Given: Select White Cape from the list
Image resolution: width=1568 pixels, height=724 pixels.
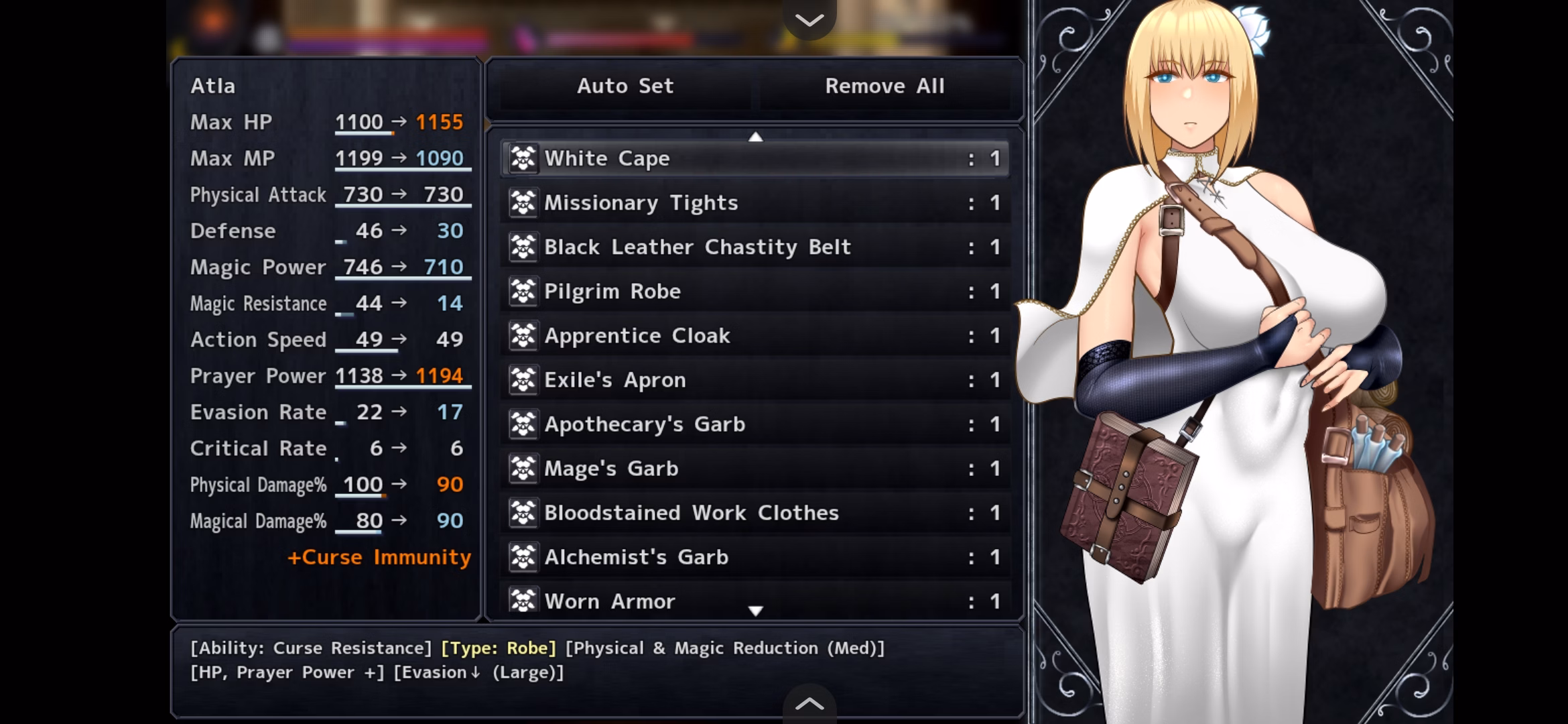Looking at the screenshot, I should coord(755,159).
